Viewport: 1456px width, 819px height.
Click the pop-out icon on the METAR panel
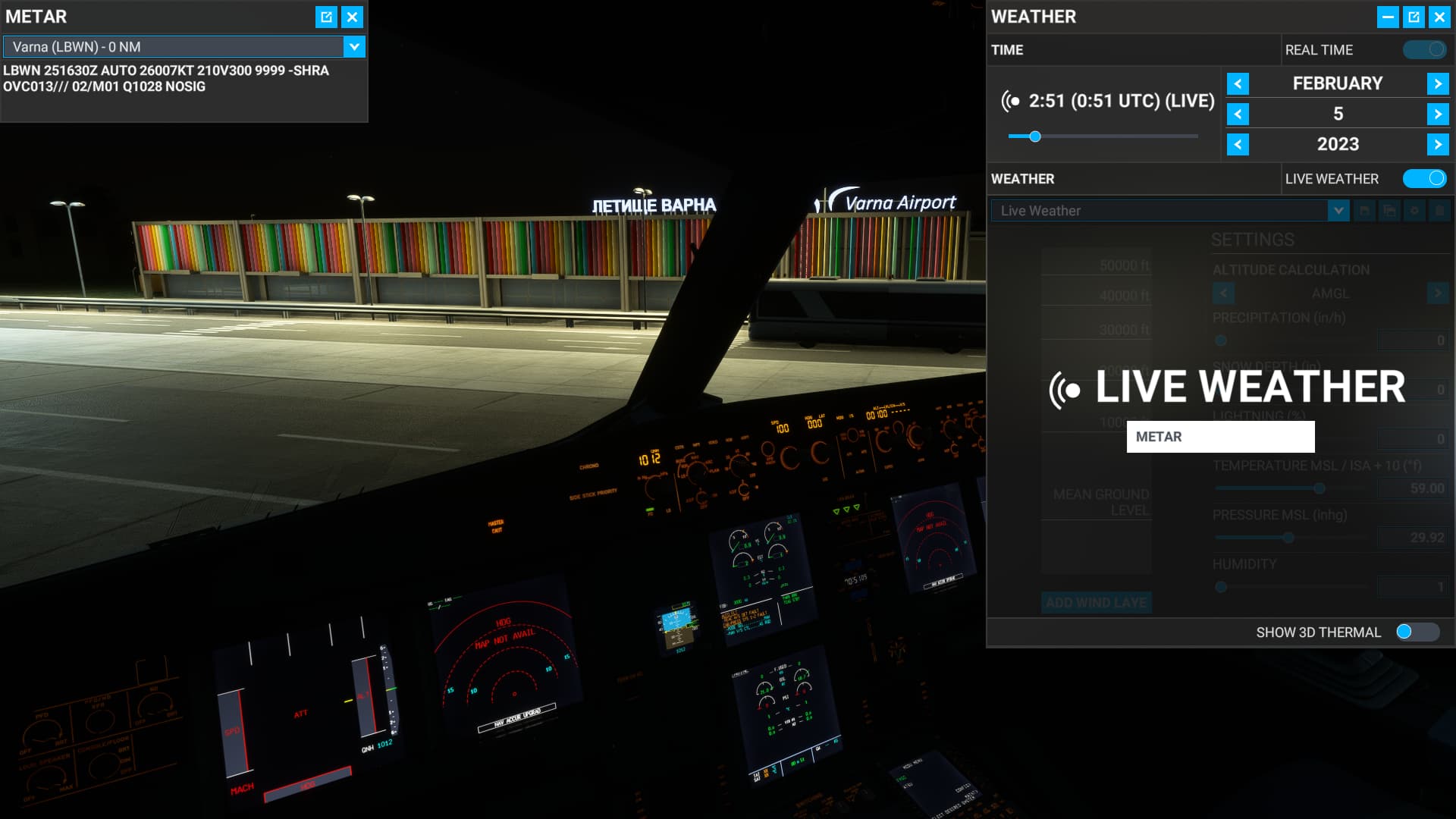326,16
